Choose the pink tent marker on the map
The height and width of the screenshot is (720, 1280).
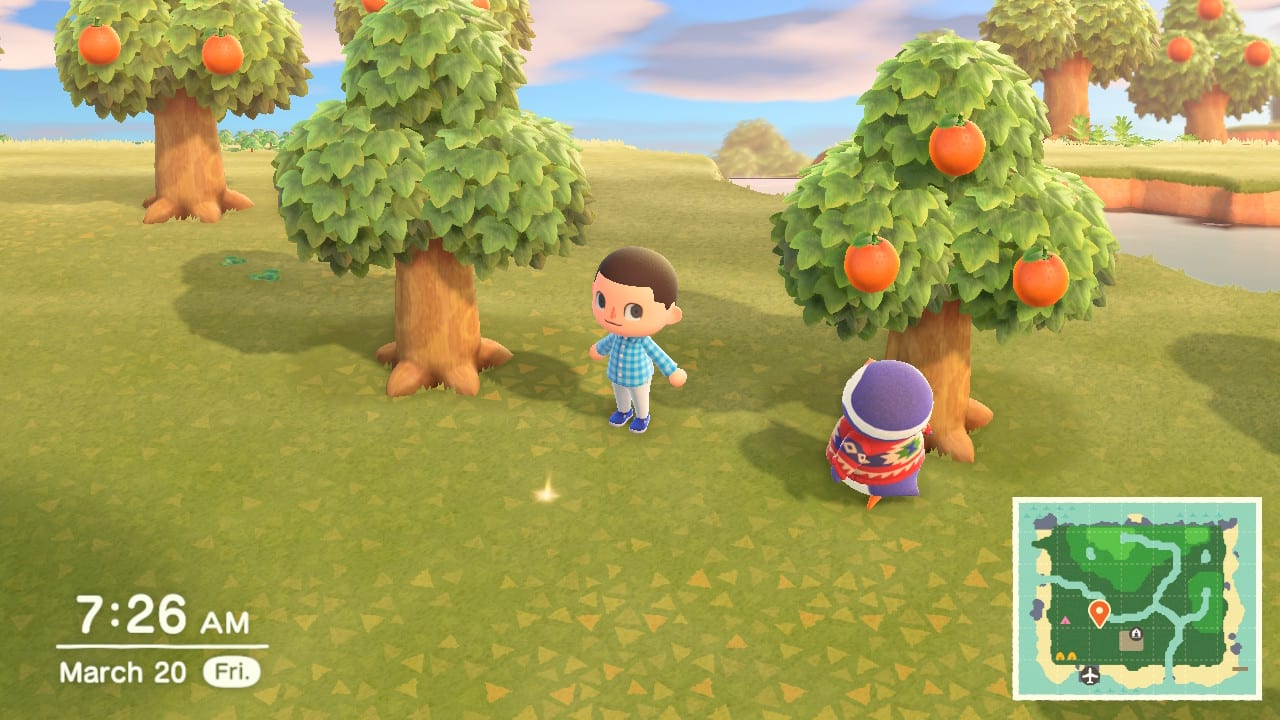[1065, 621]
